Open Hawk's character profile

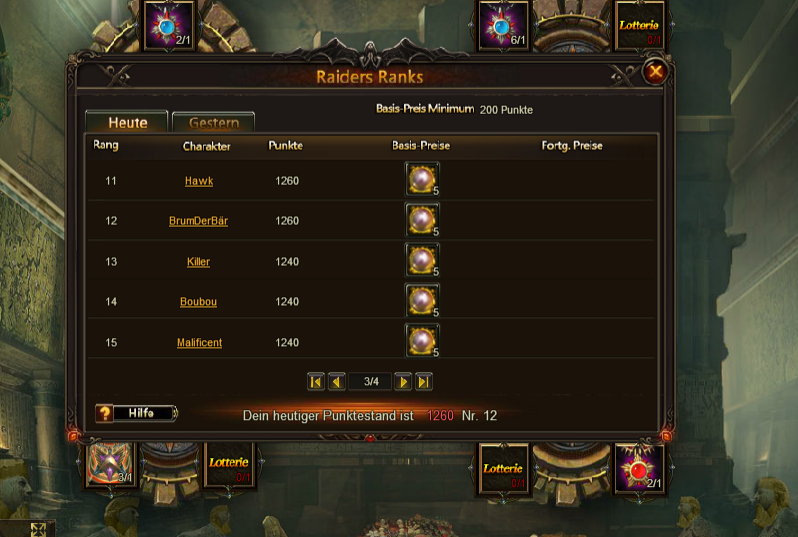pyautogui.click(x=199, y=181)
